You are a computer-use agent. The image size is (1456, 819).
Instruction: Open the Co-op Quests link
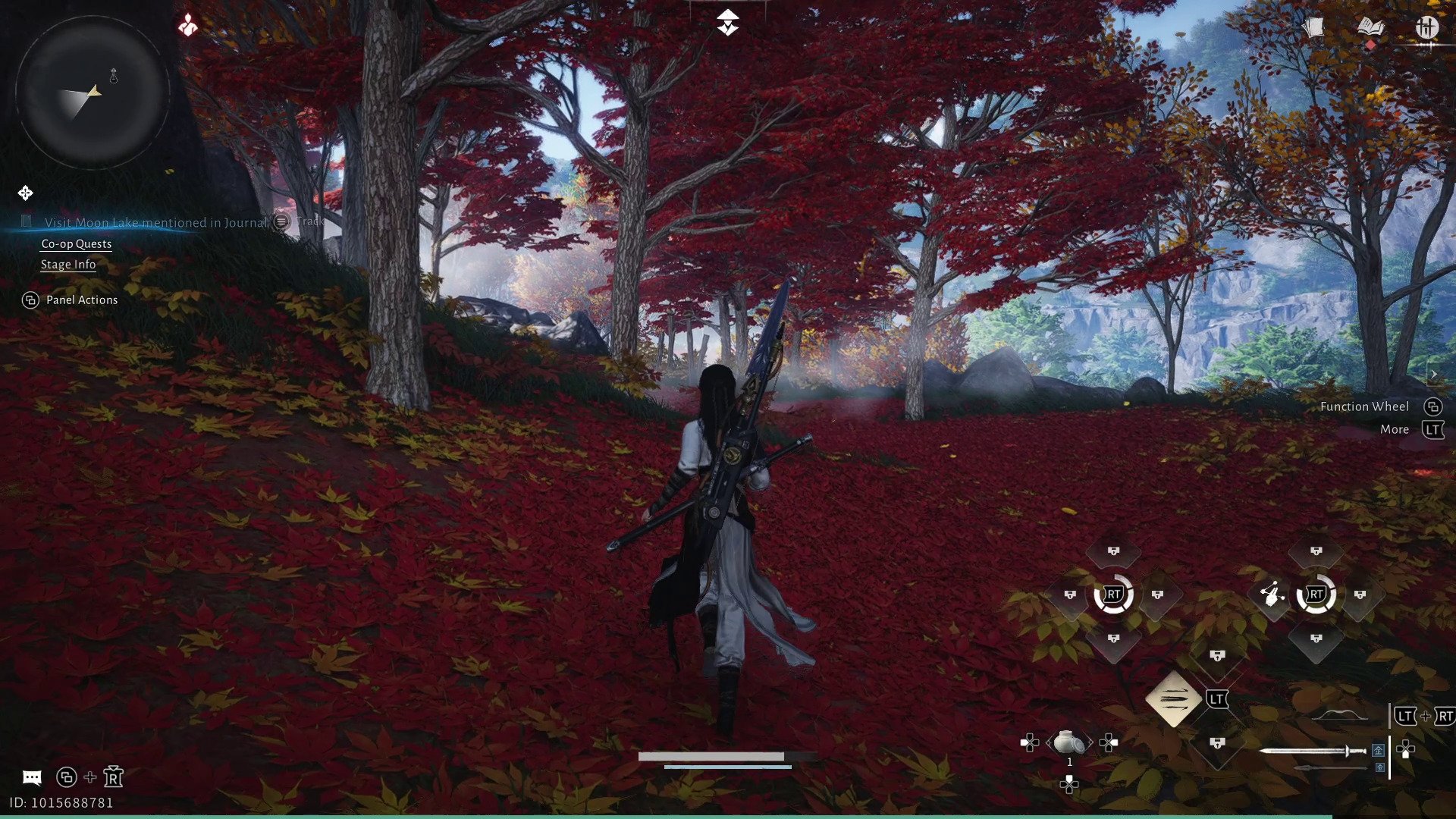[76, 243]
